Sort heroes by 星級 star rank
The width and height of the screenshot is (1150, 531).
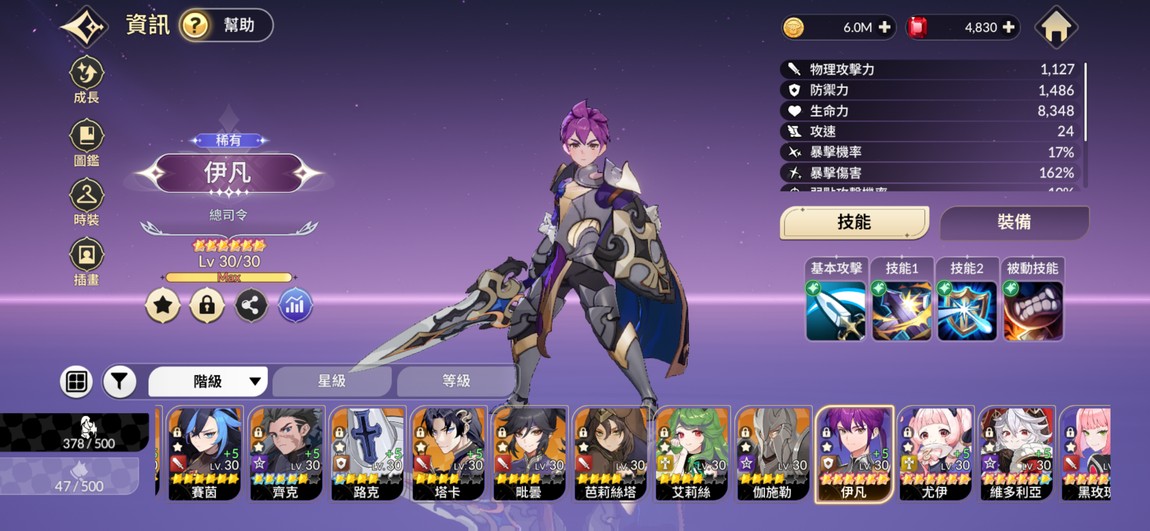tap(332, 381)
